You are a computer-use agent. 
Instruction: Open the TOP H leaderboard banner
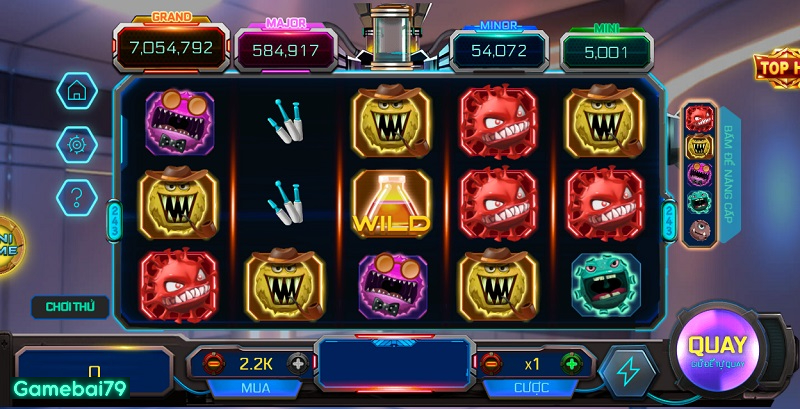(777, 68)
